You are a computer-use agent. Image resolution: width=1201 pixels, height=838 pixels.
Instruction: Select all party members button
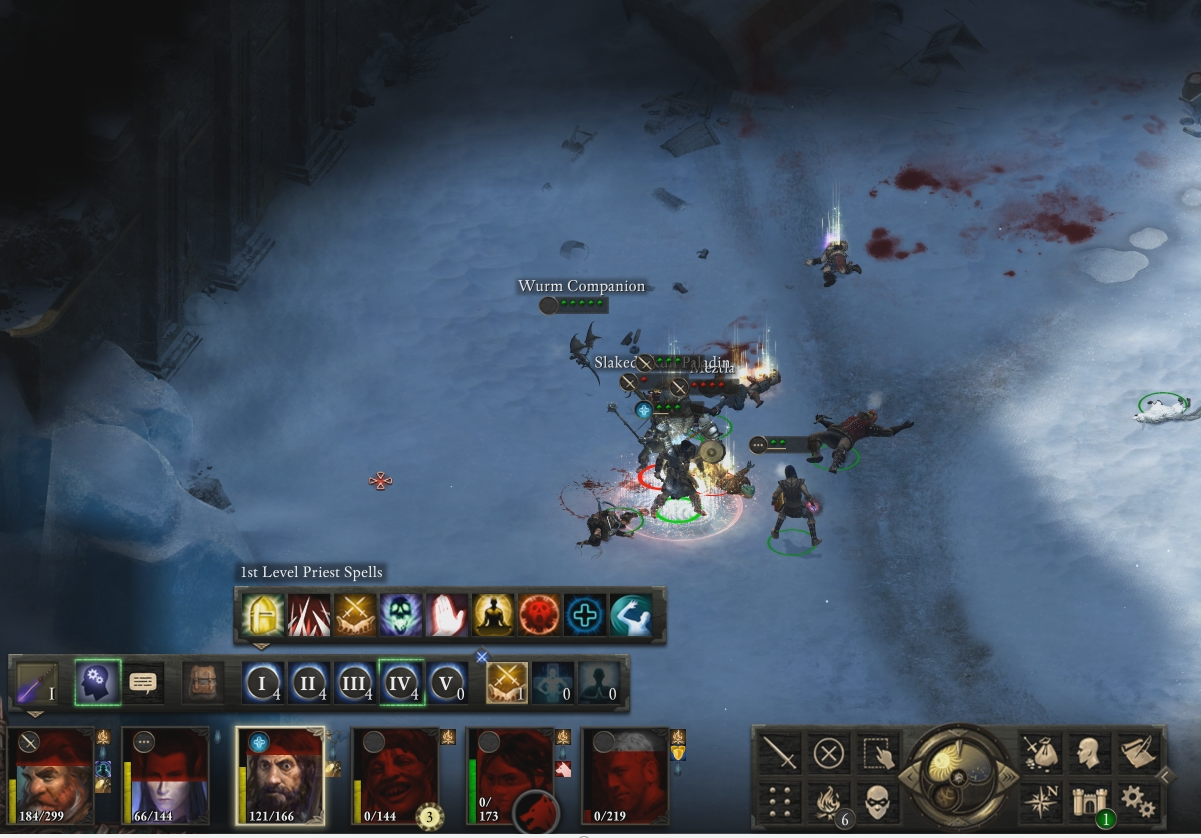pyautogui.click(x=877, y=753)
